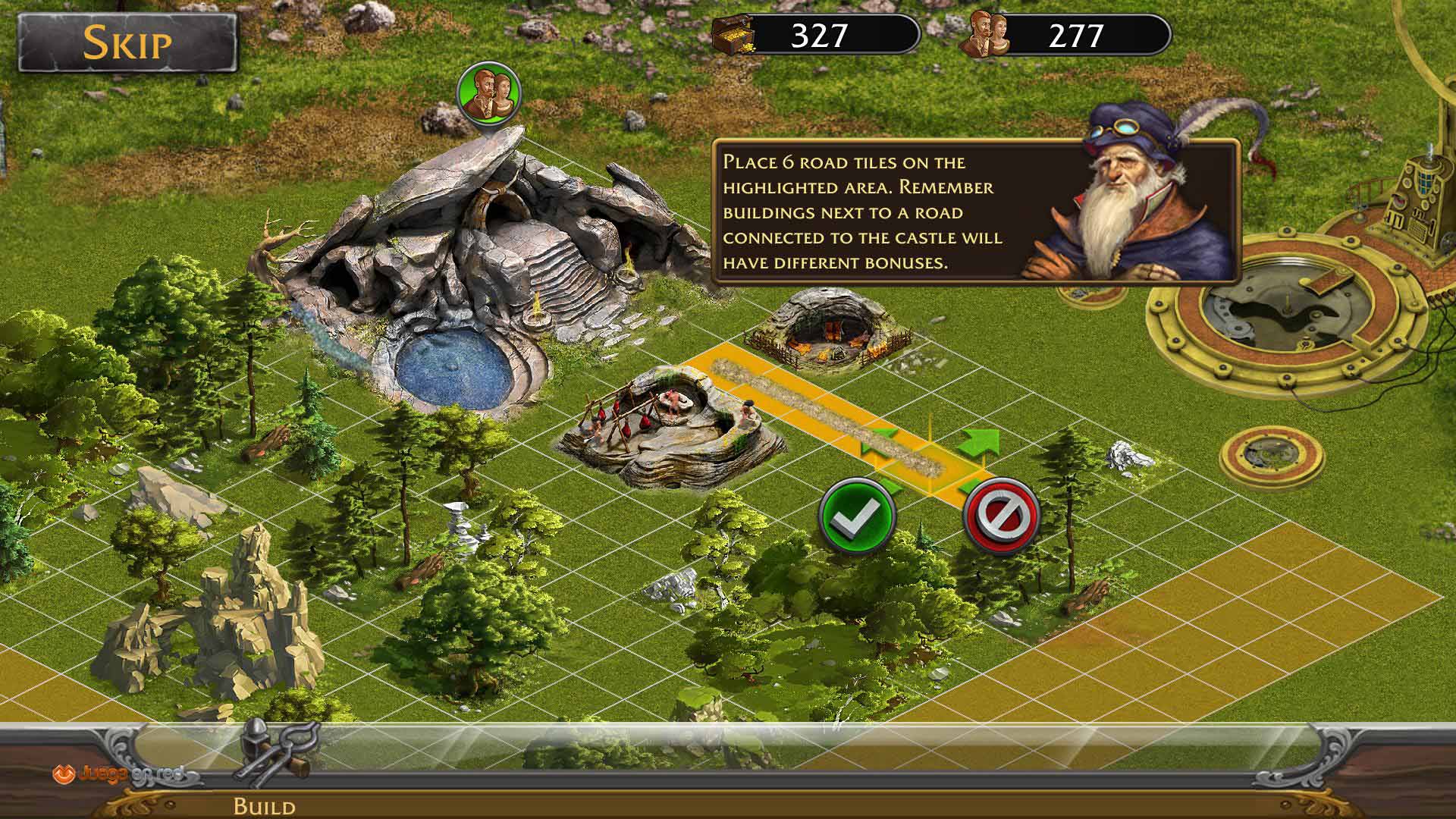Click the Juega en red logo
Screen dimensions: 1456x819
click(x=118, y=775)
